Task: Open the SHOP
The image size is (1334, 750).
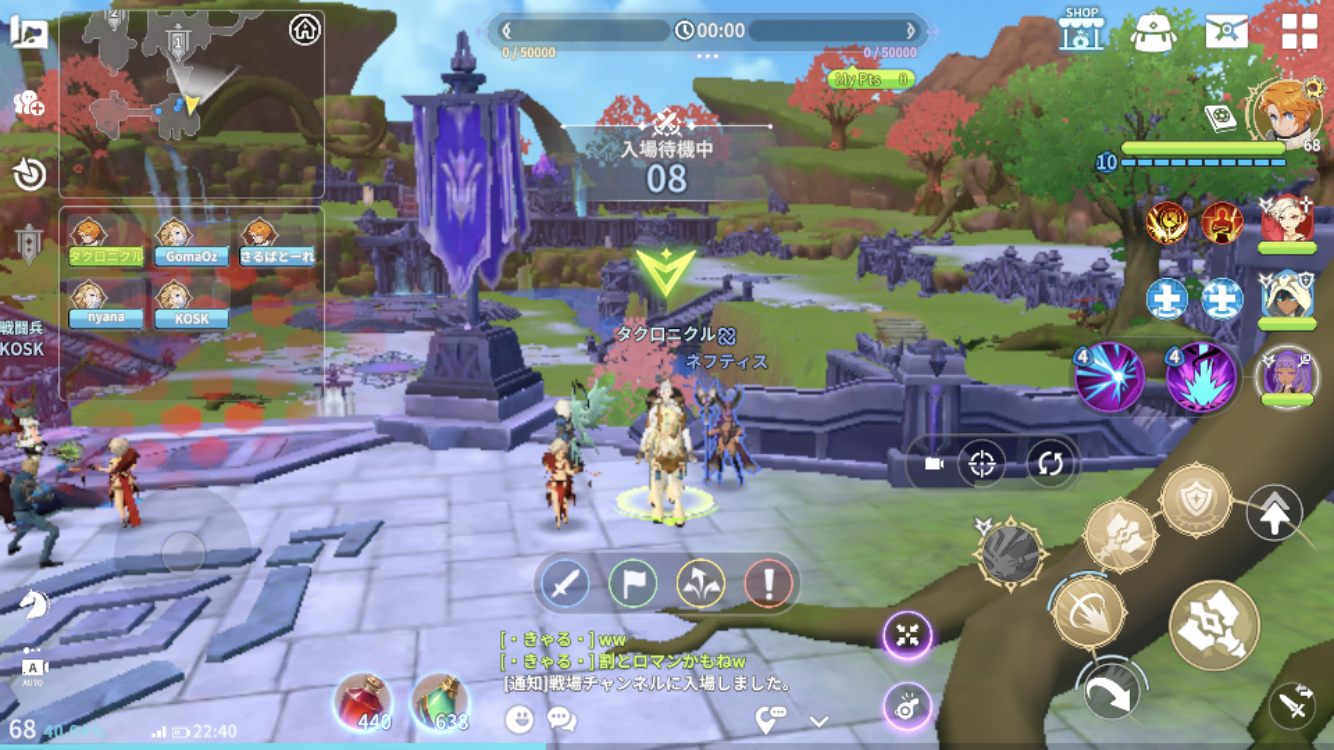Action: [x=1081, y=31]
